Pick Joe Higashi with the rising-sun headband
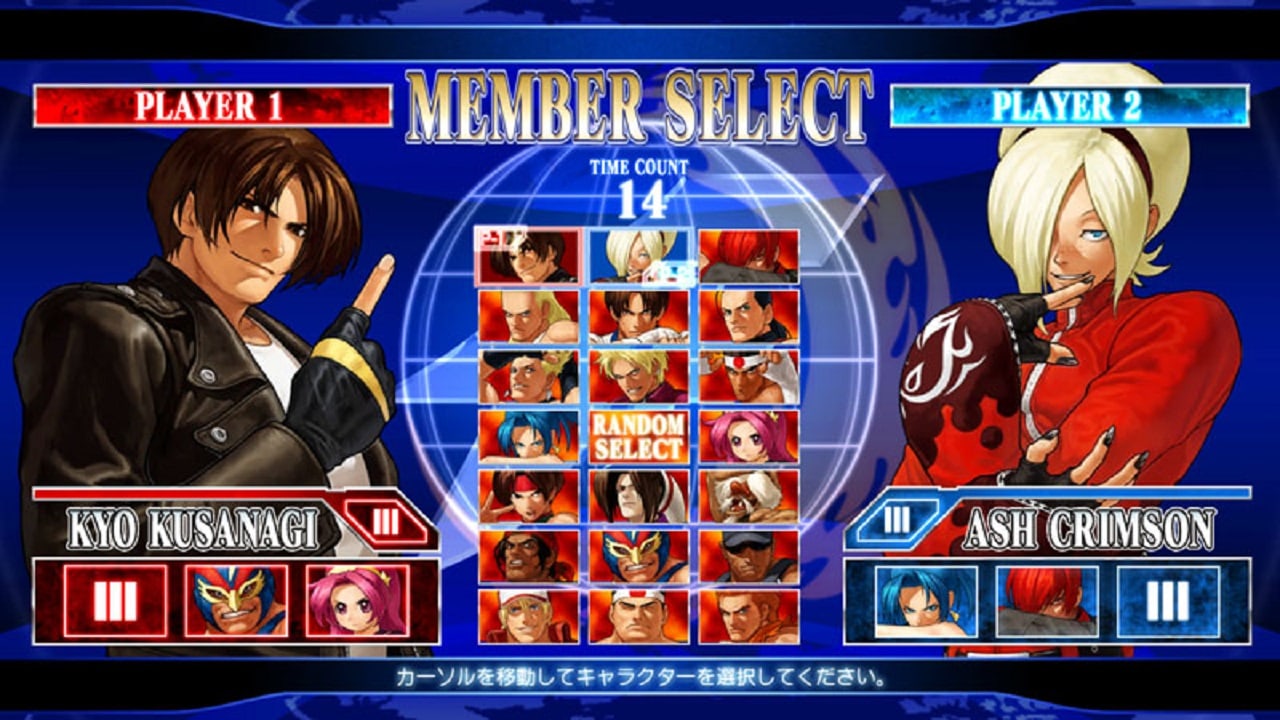The image size is (1280, 720). pyautogui.click(x=748, y=376)
